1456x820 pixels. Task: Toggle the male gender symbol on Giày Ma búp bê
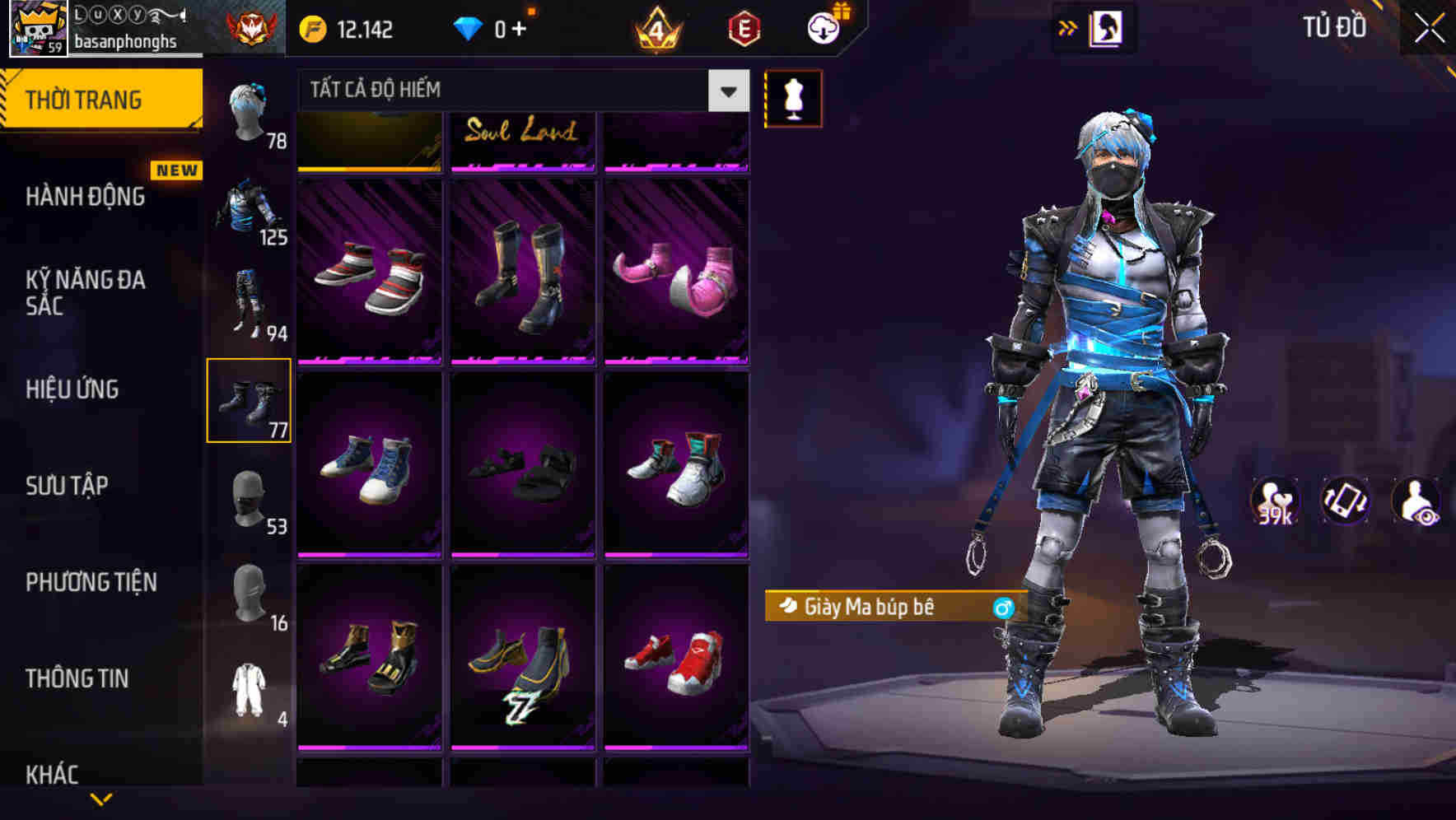(1001, 608)
